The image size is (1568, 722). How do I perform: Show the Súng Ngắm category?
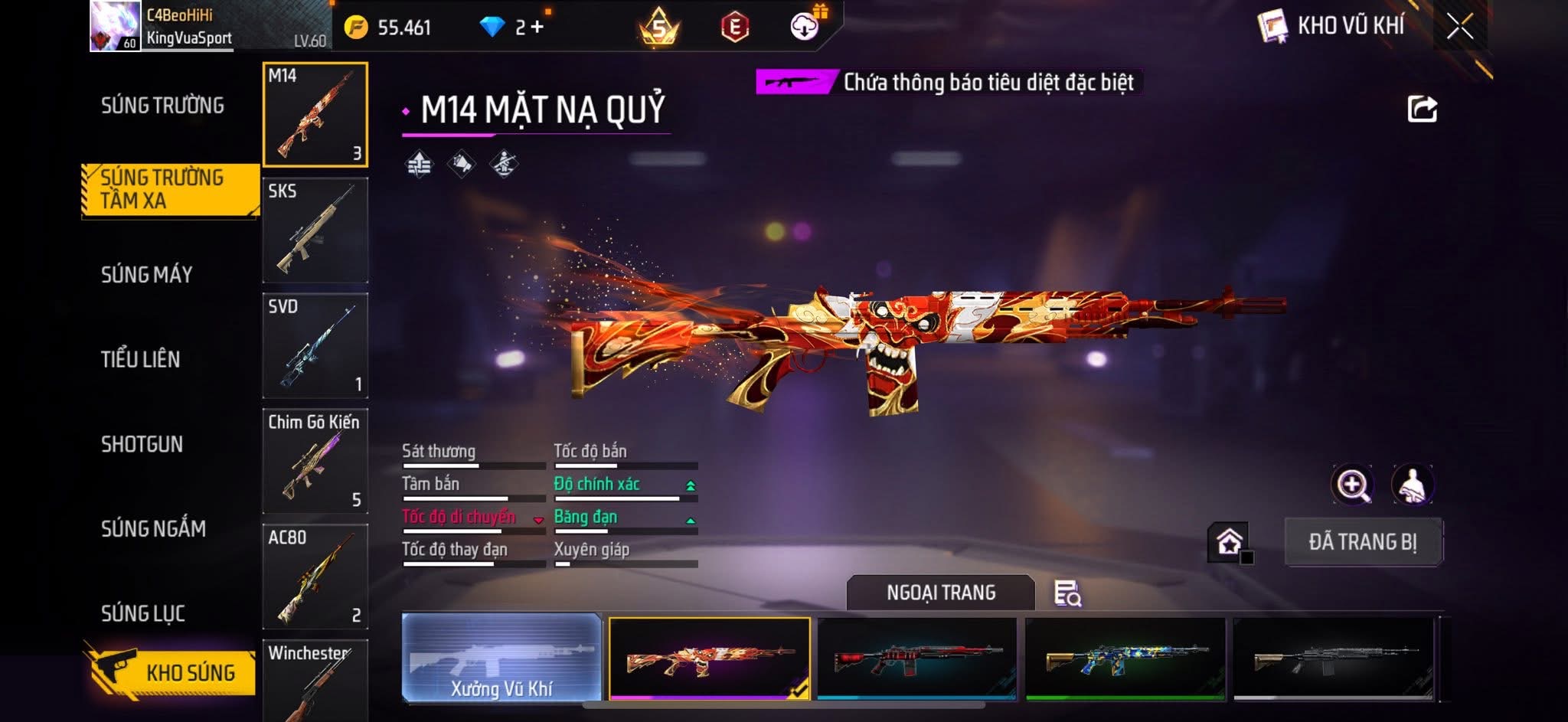tap(153, 529)
